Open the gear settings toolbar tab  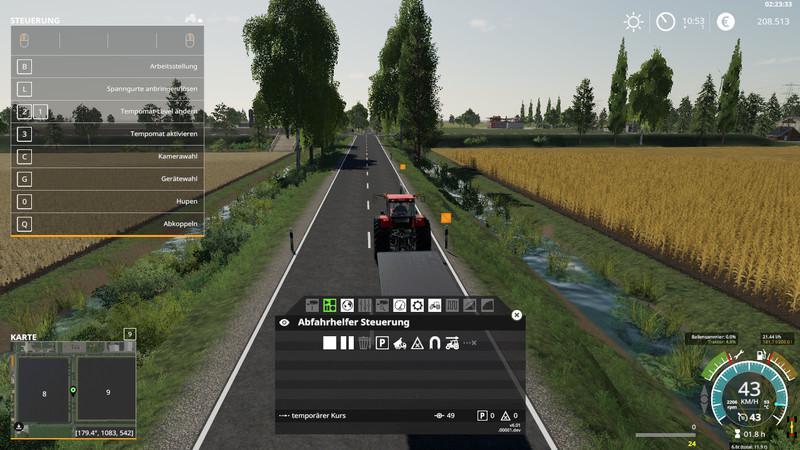[x=417, y=304]
